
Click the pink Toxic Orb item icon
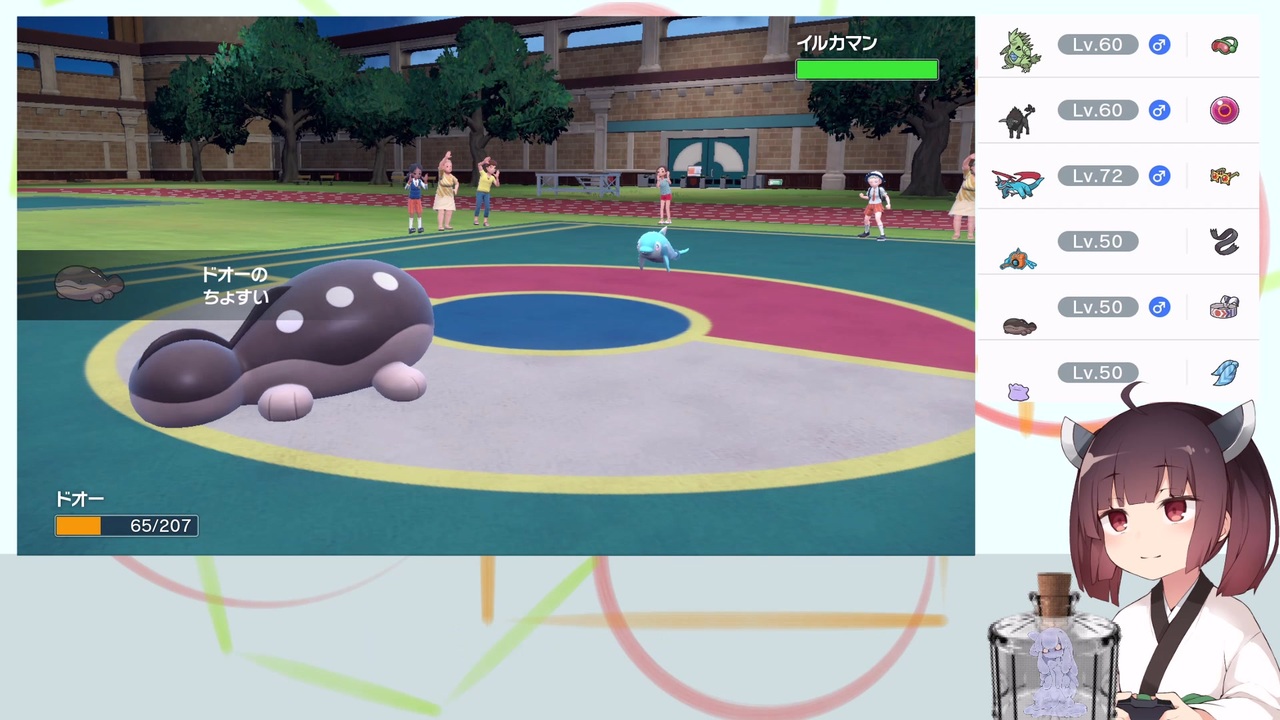point(1224,110)
